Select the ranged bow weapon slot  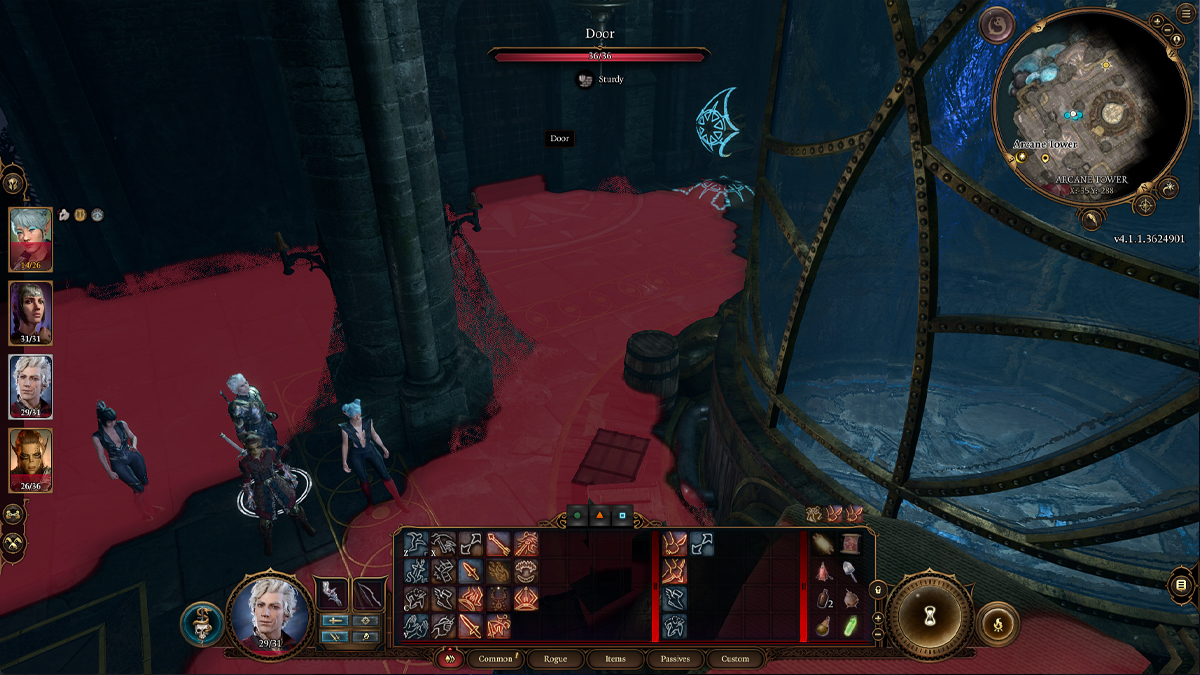[x=368, y=593]
